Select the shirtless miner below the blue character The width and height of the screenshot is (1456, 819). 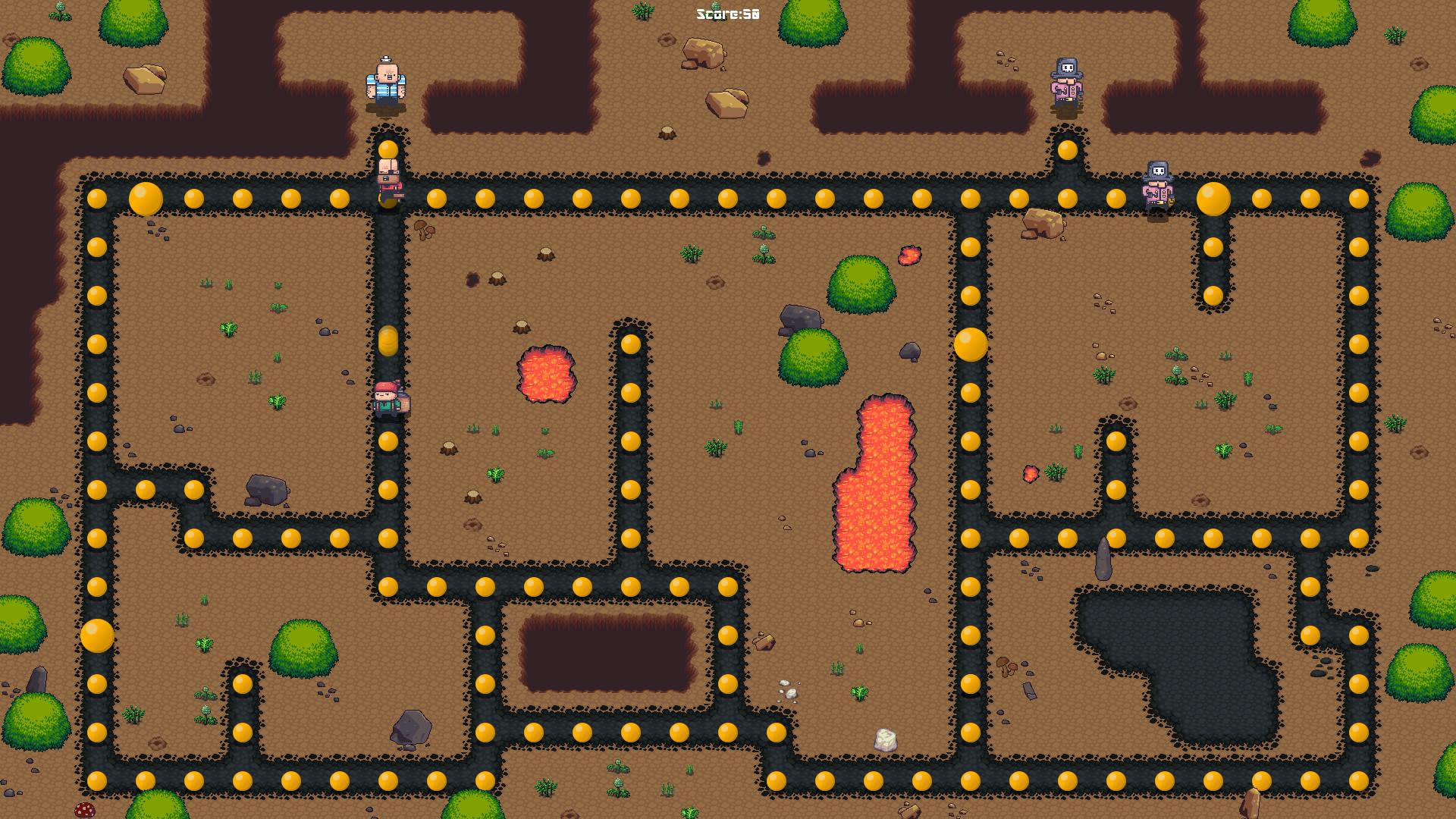(389, 178)
